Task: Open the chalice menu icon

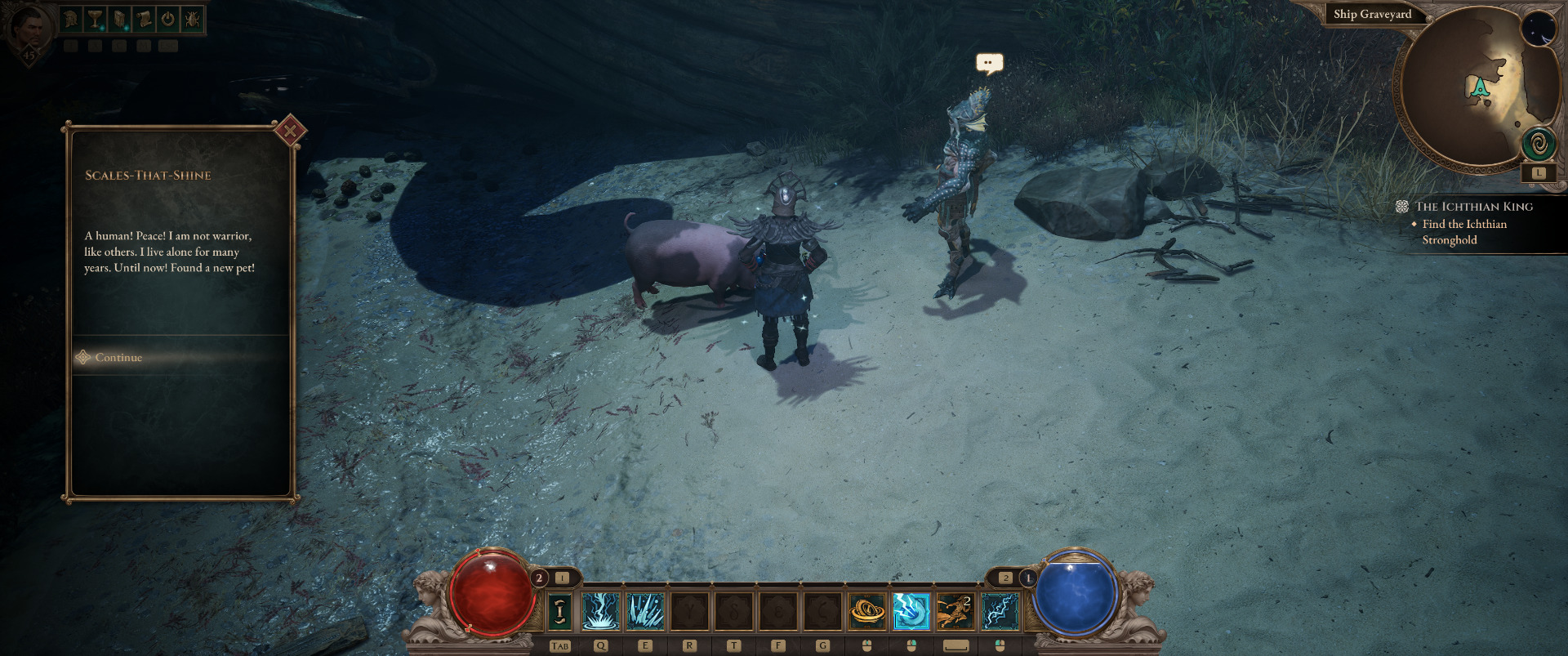Action: pos(96,19)
